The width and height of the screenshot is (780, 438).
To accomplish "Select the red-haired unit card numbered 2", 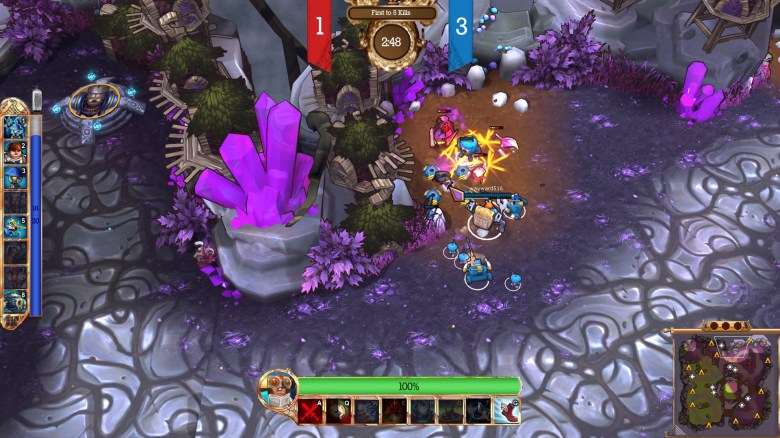I will pyautogui.click(x=14, y=152).
